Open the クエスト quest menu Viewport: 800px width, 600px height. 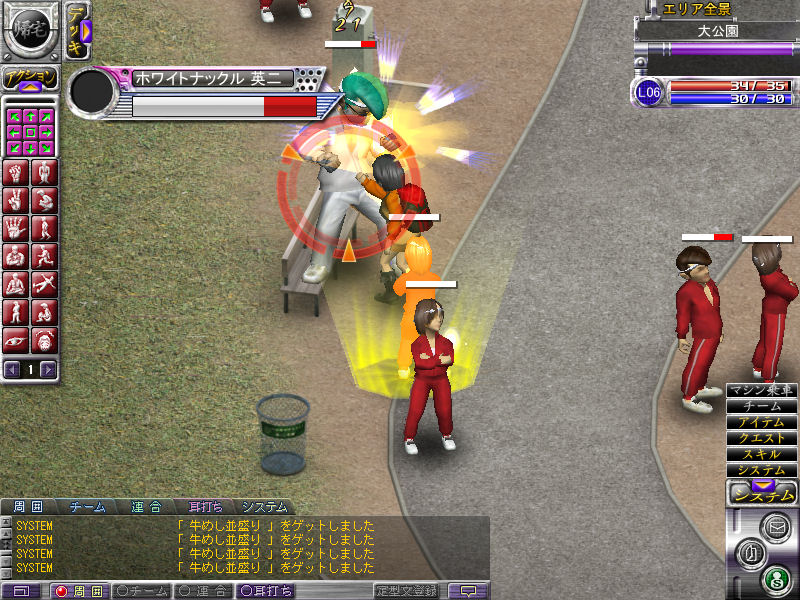point(761,438)
